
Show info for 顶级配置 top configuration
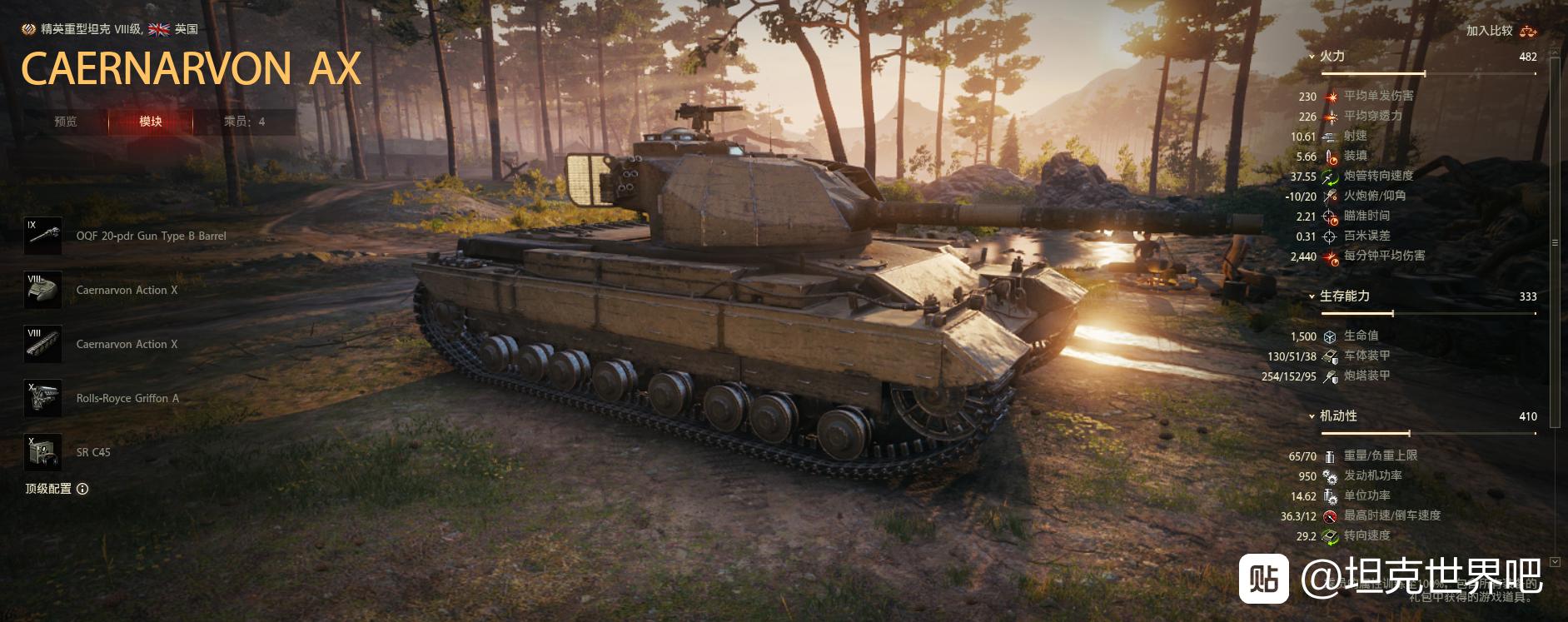(x=82, y=489)
